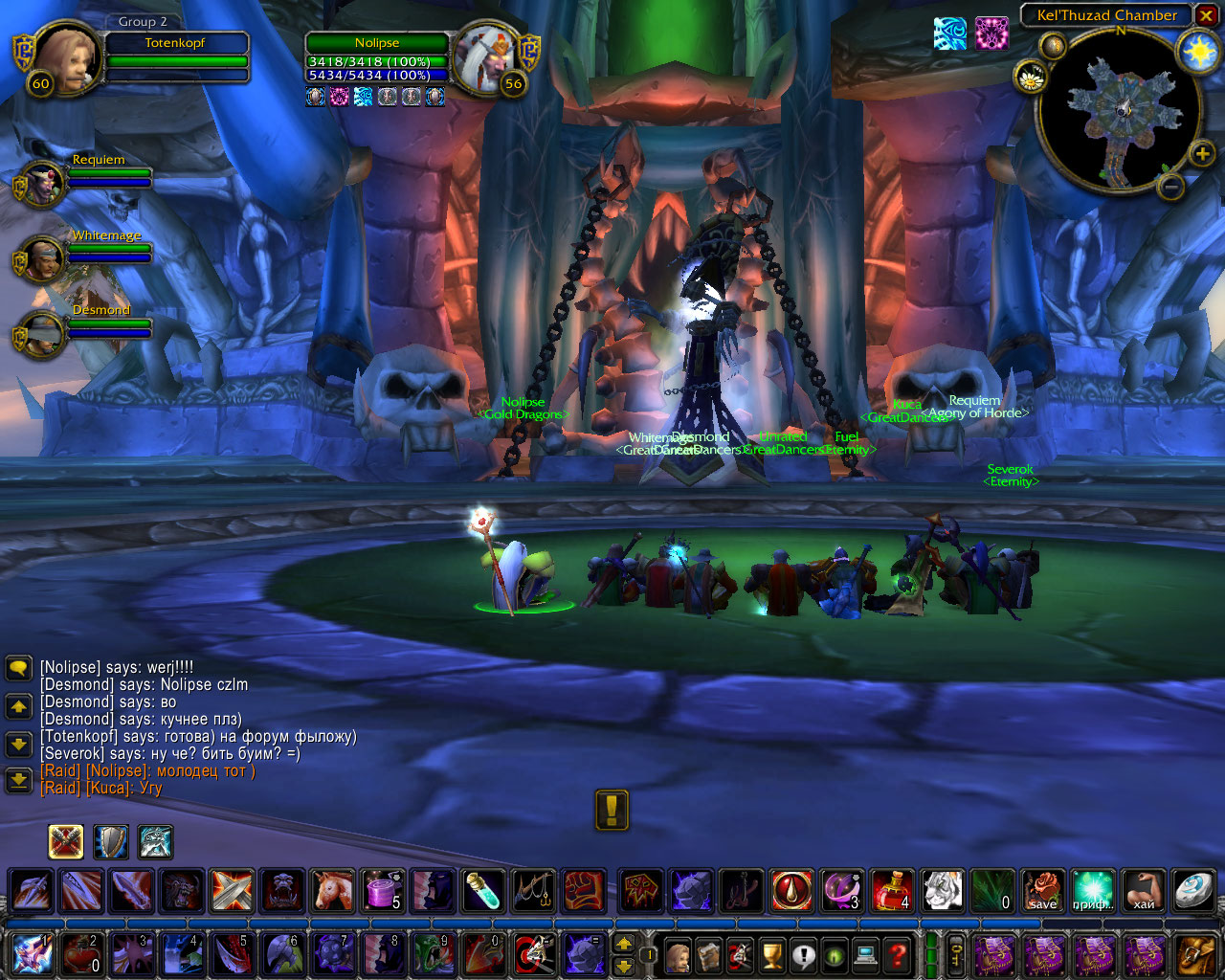This screenshot has width=1225, height=980.
Task: Close the Kel'Thuzad Chamber minimap
Action: (x=1206, y=15)
